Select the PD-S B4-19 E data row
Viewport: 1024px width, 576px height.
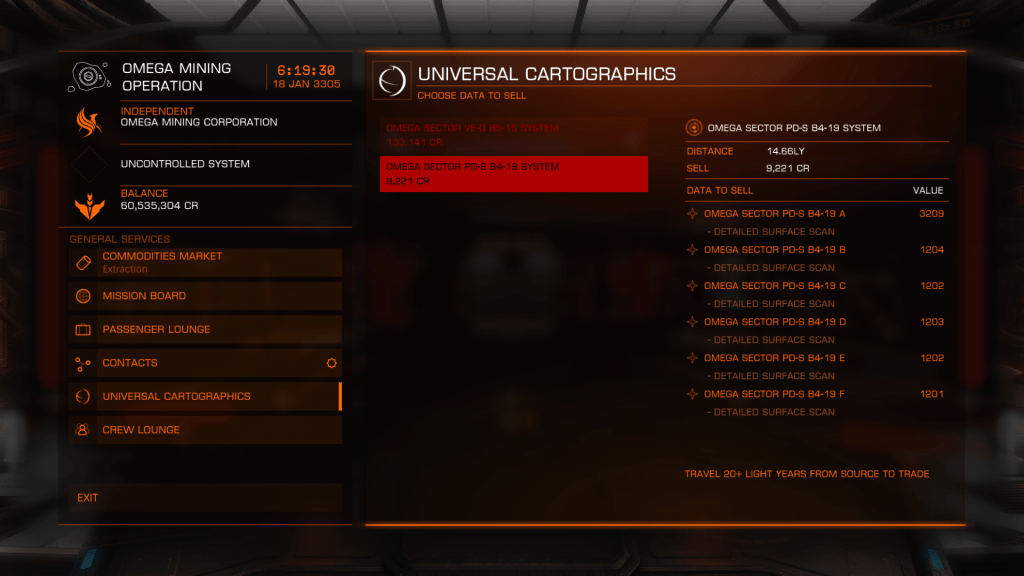click(x=814, y=358)
